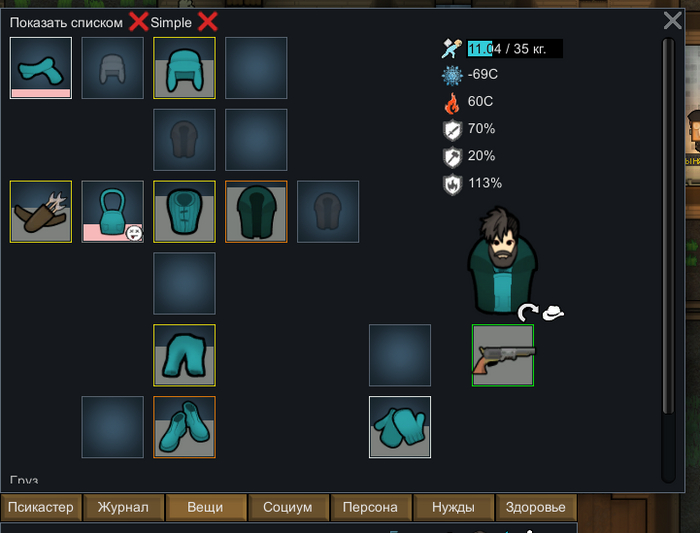Switch to the Нужды tab

click(x=453, y=507)
